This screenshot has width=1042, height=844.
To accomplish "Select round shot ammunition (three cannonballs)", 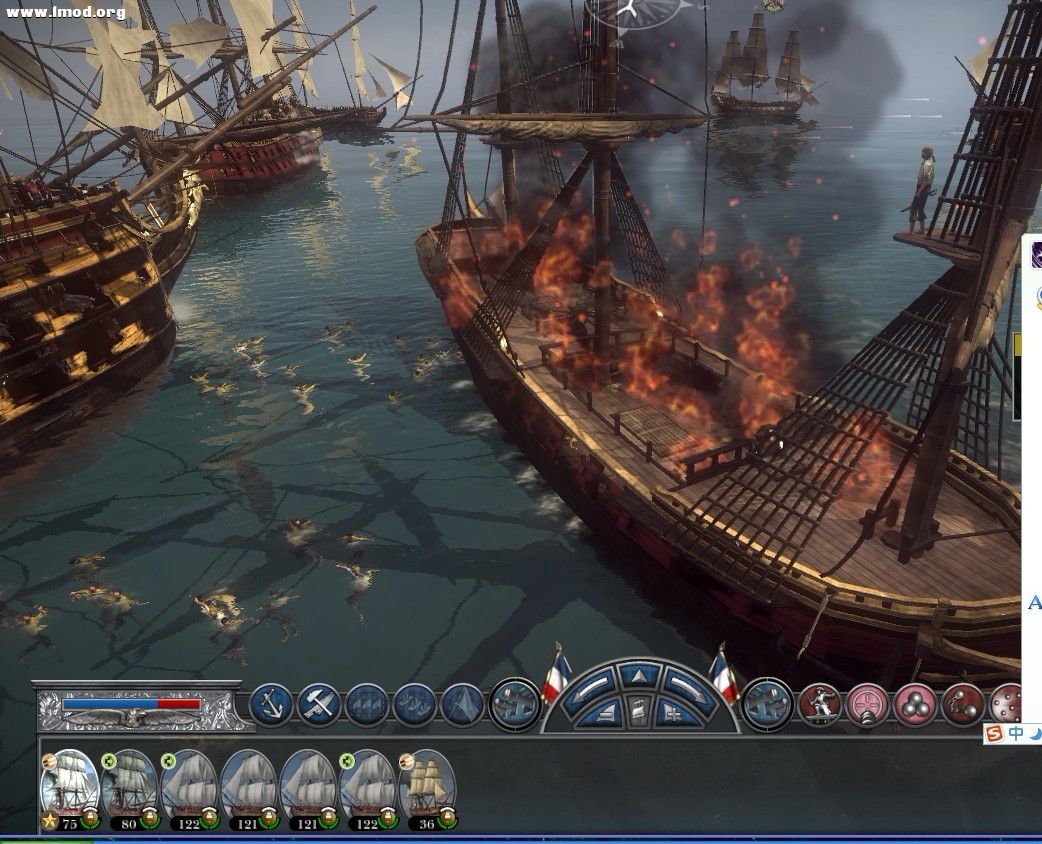I will pos(914,704).
